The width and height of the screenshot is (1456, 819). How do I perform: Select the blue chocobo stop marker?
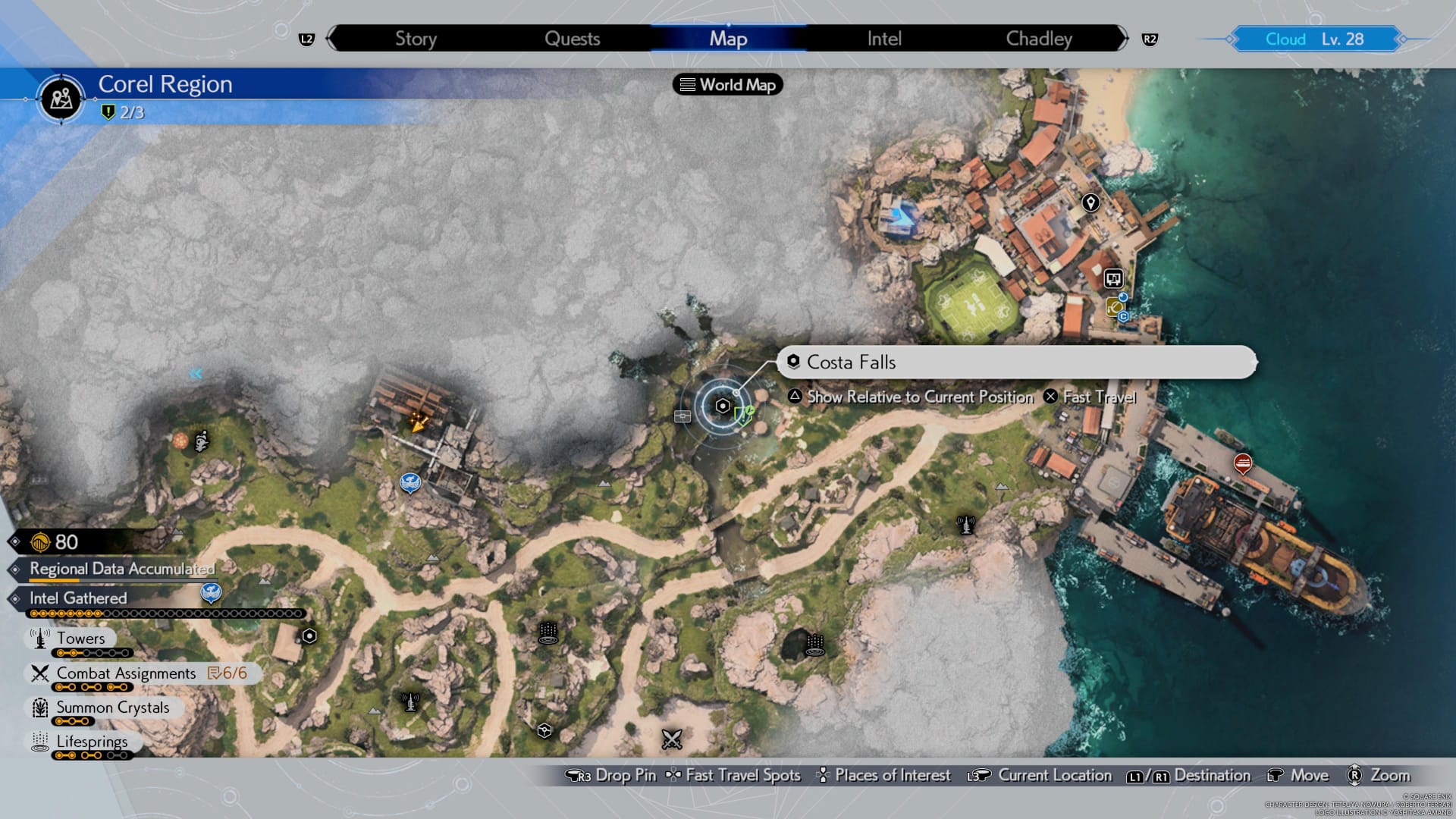410,482
